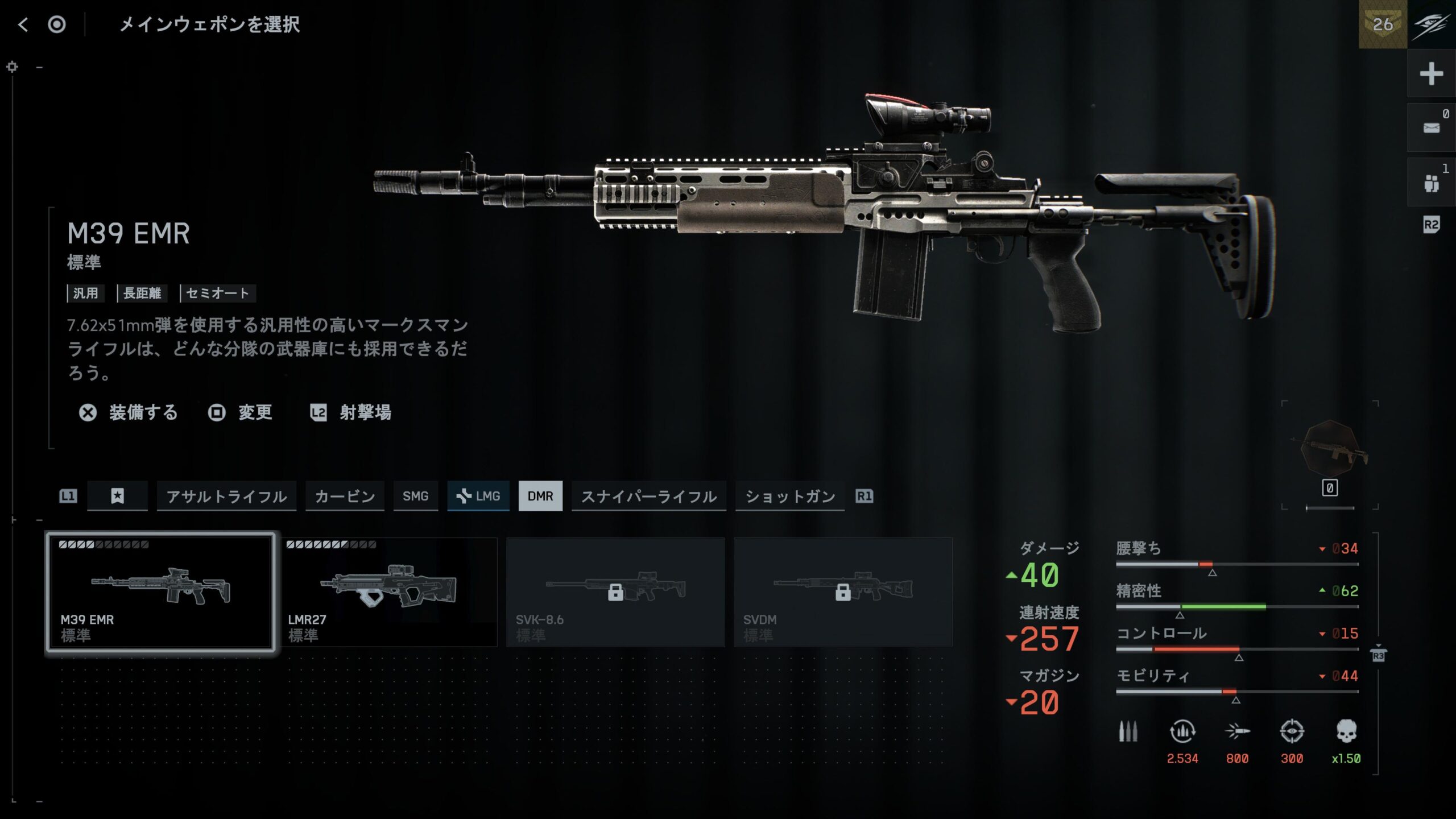Show the LMG weapon category
The width and height of the screenshot is (1456, 819).
pos(478,496)
